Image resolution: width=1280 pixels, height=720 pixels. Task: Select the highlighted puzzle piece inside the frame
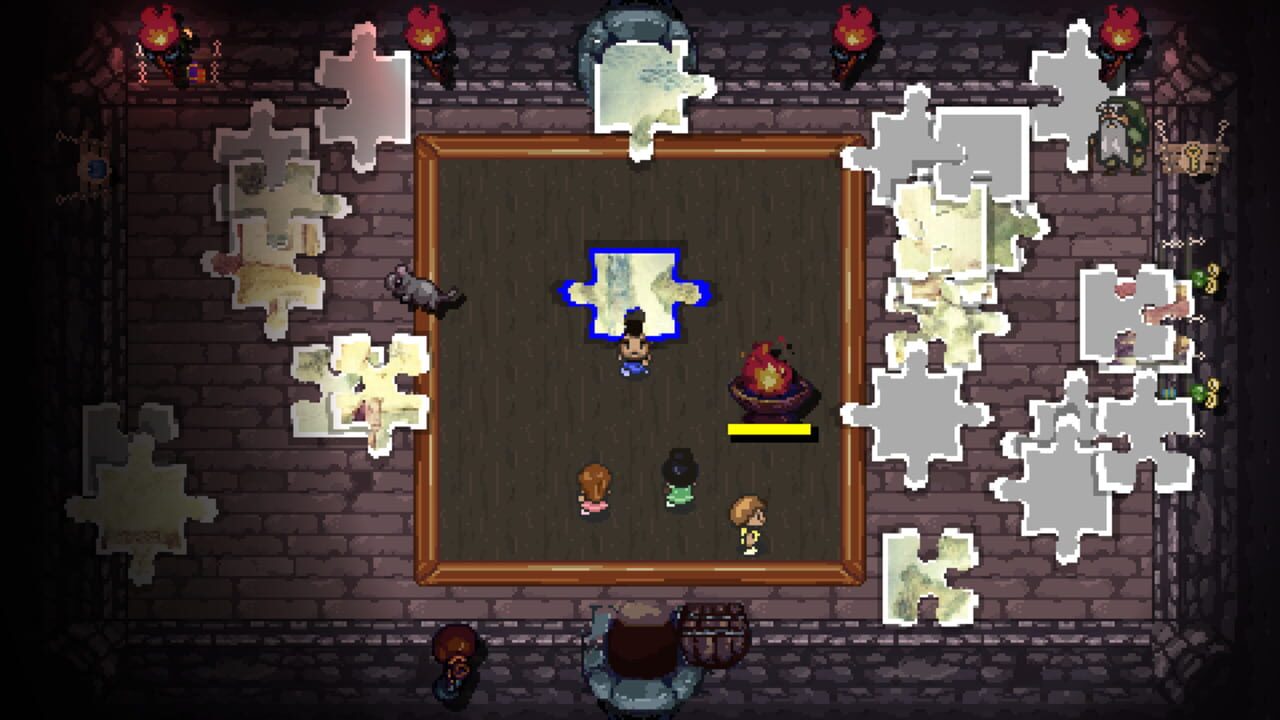point(635,290)
